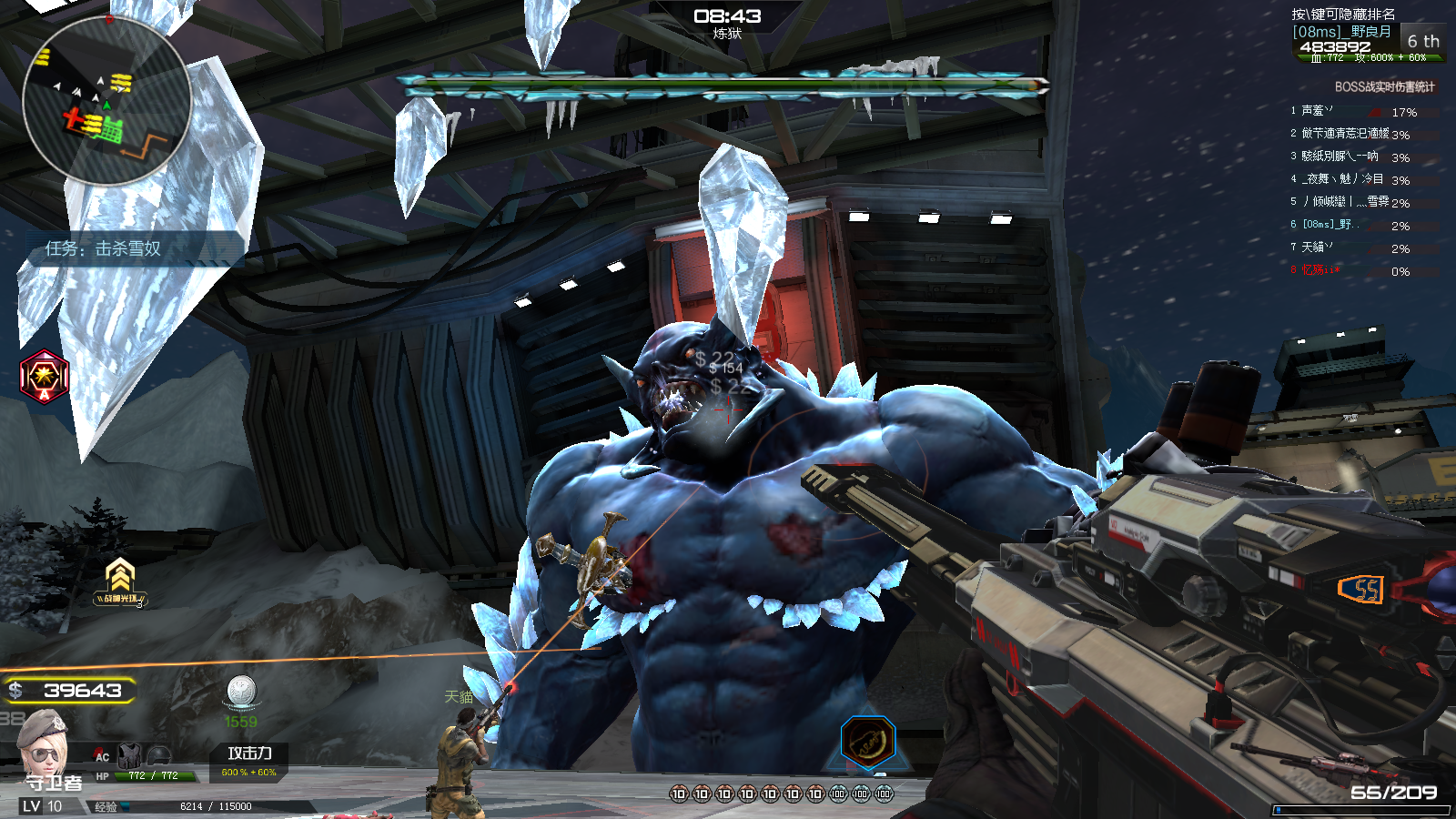Click the helmet icon beside the vest

(158, 754)
